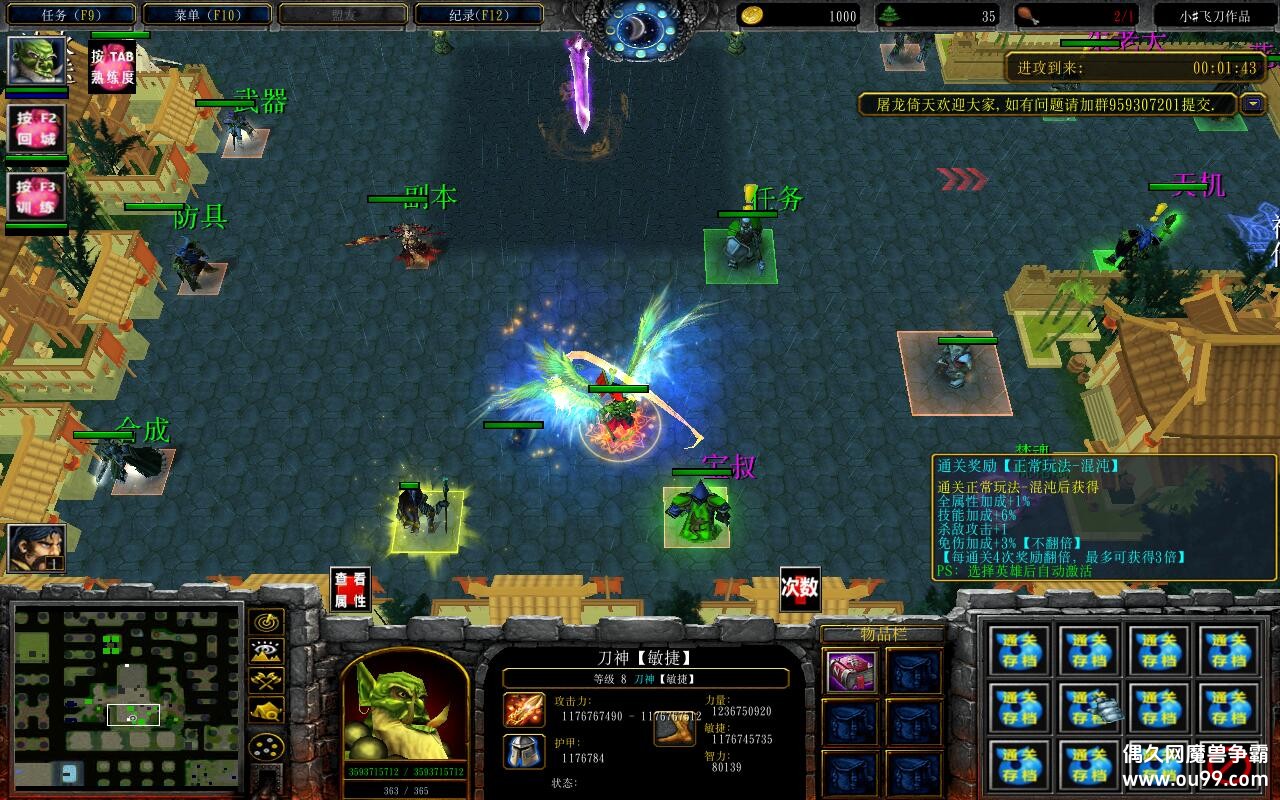
Task: Open the 任务 (F9) quest menu
Action: (x=72, y=15)
